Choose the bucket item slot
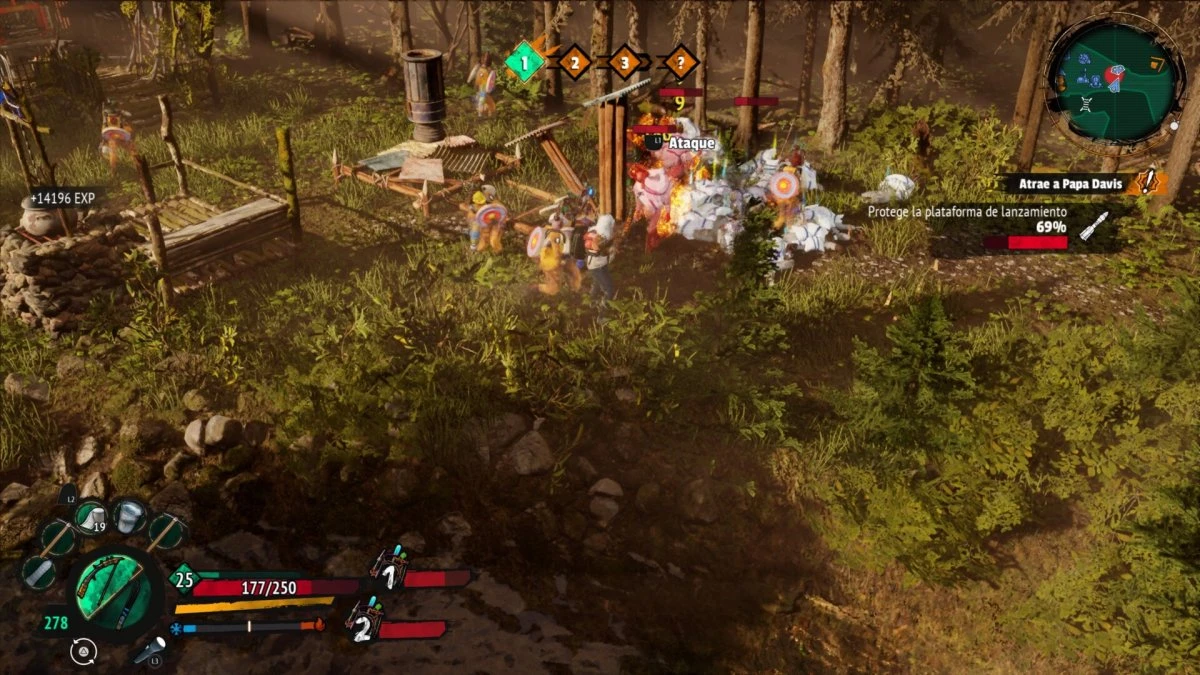The width and height of the screenshot is (1200, 675). click(x=130, y=516)
